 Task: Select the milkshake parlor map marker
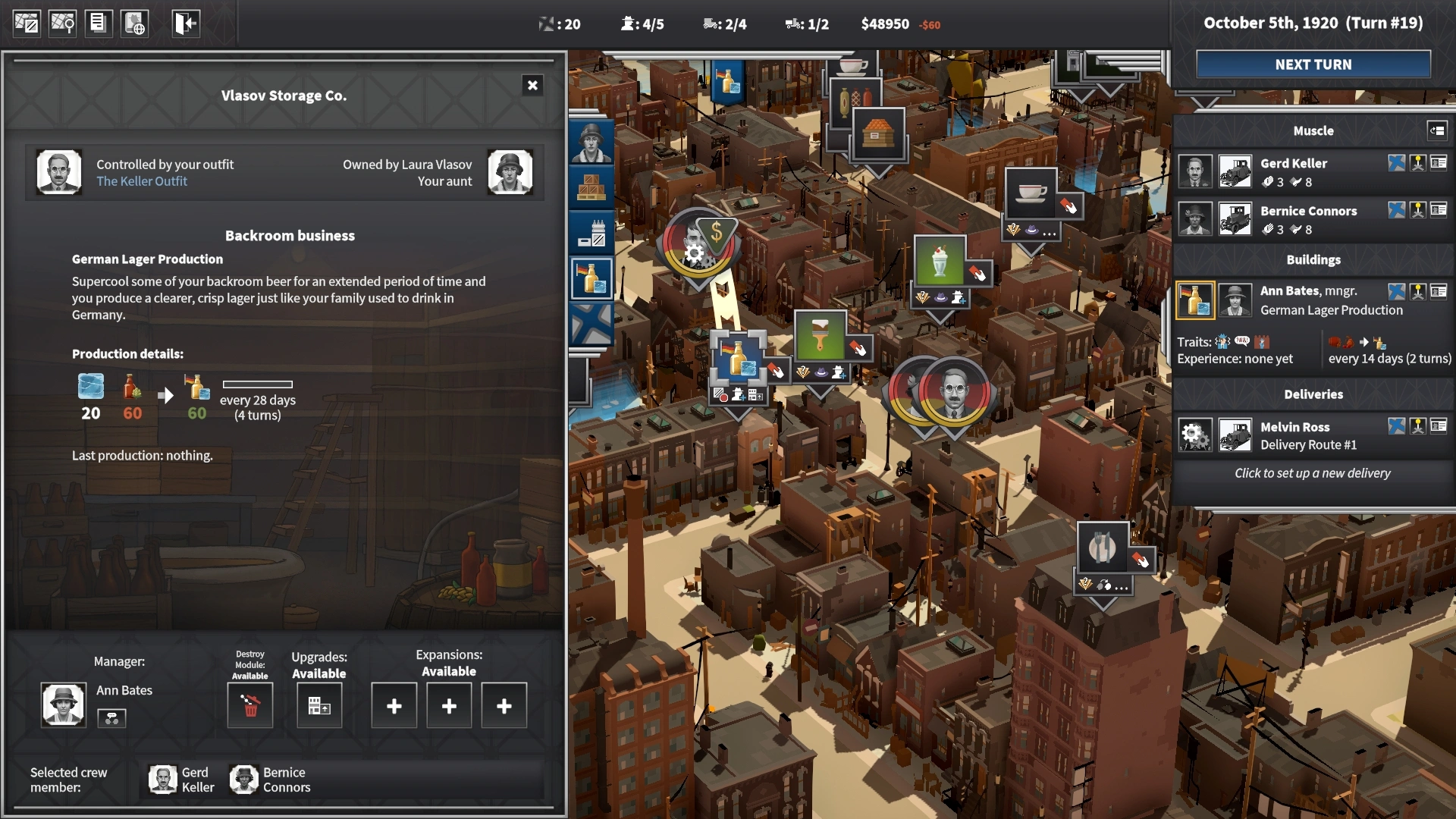(940, 261)
